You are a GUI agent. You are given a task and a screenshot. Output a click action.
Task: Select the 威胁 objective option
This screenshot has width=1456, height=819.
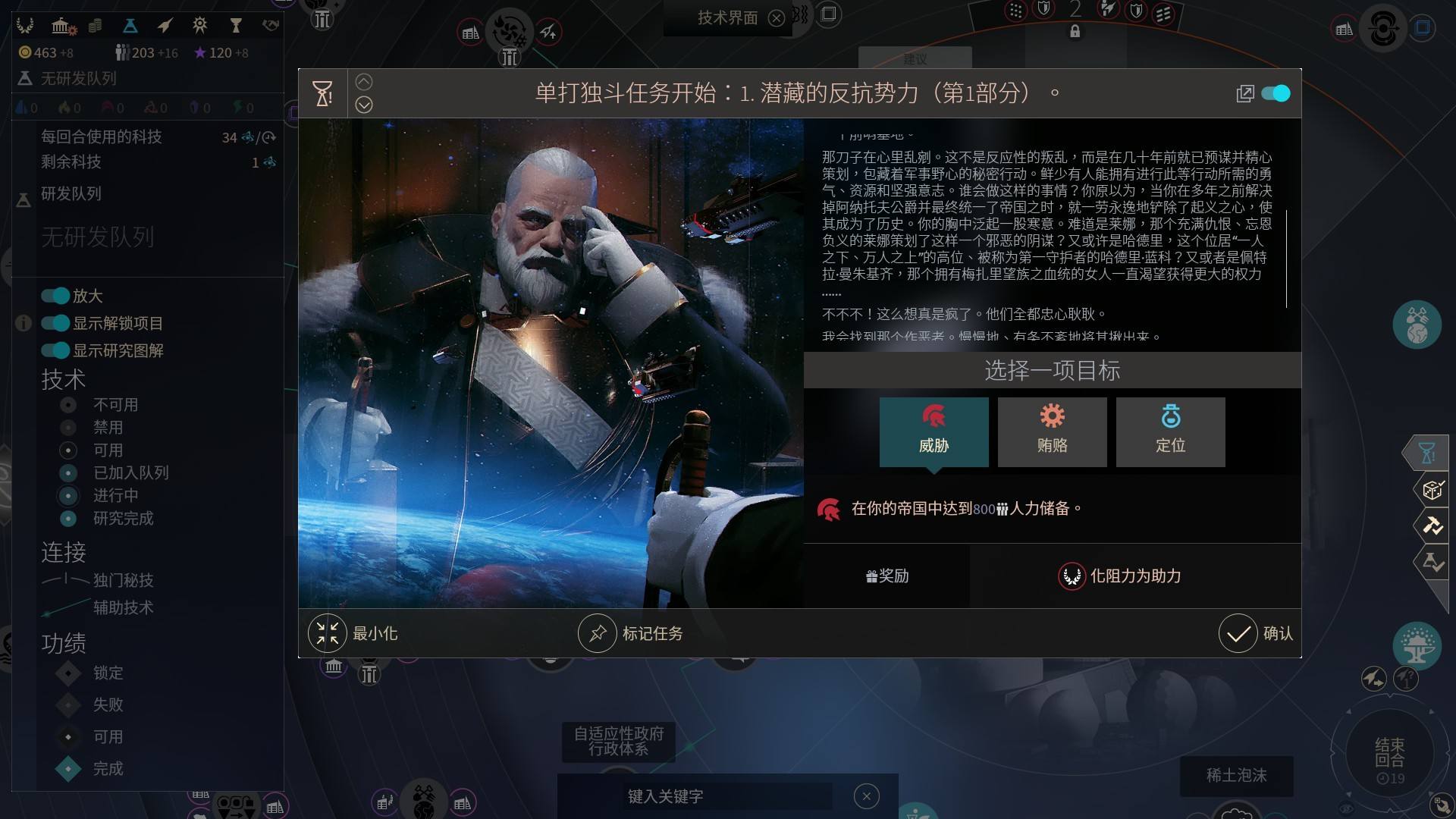(x=934, y=431)
